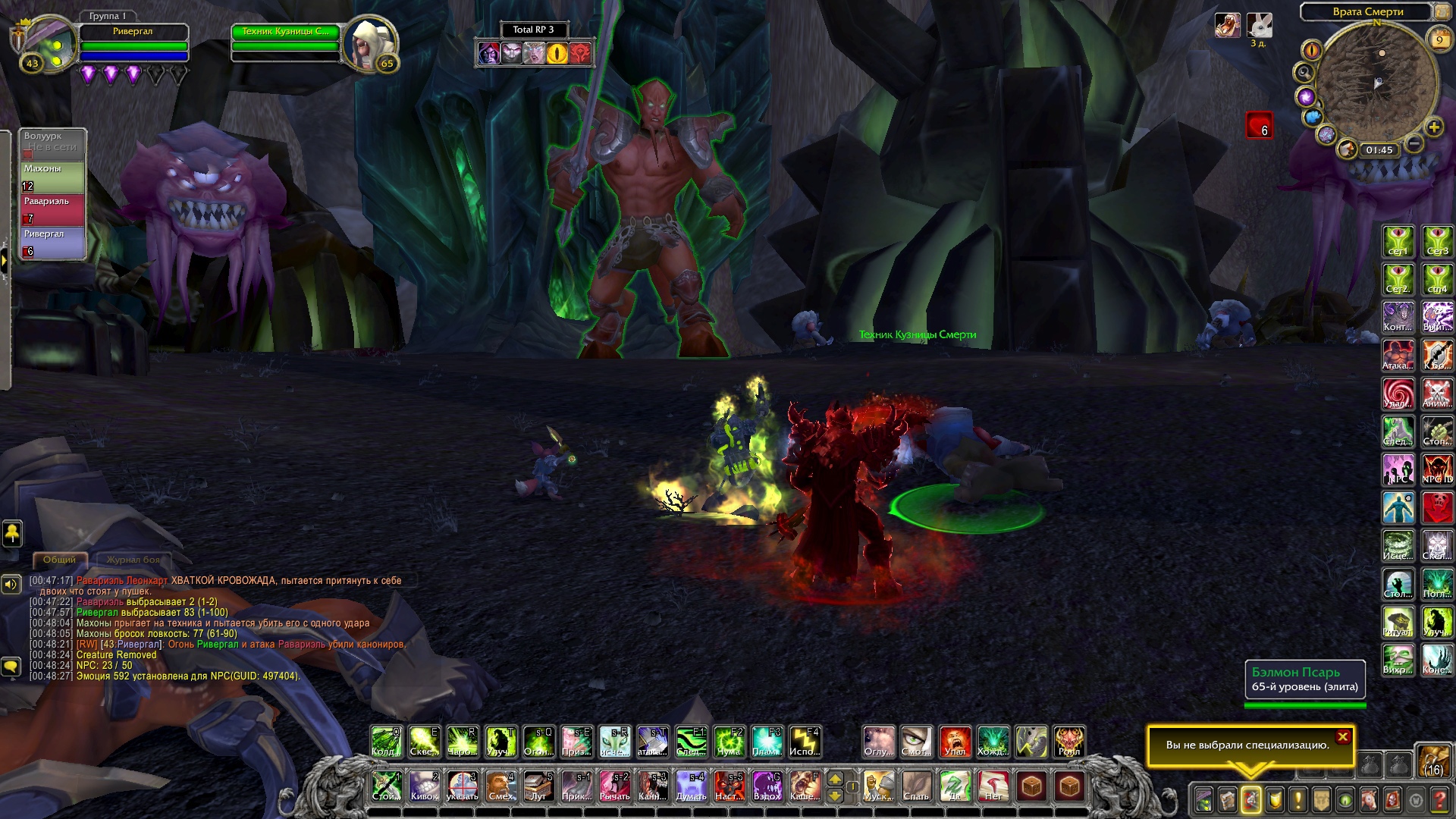Select Махоны in the party frame

(52, 177)
